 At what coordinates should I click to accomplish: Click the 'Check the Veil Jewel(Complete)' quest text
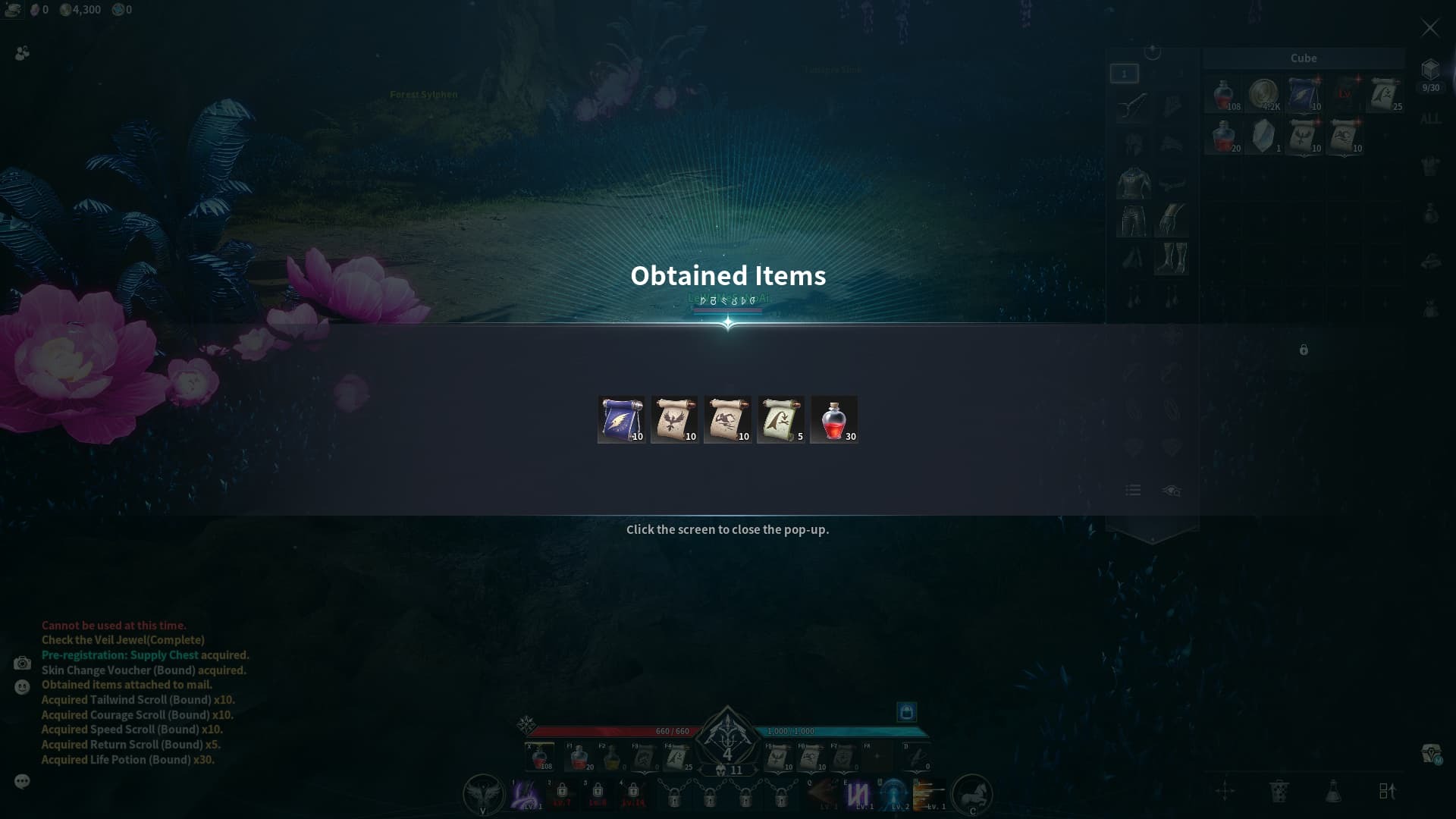tap(123, 640)
